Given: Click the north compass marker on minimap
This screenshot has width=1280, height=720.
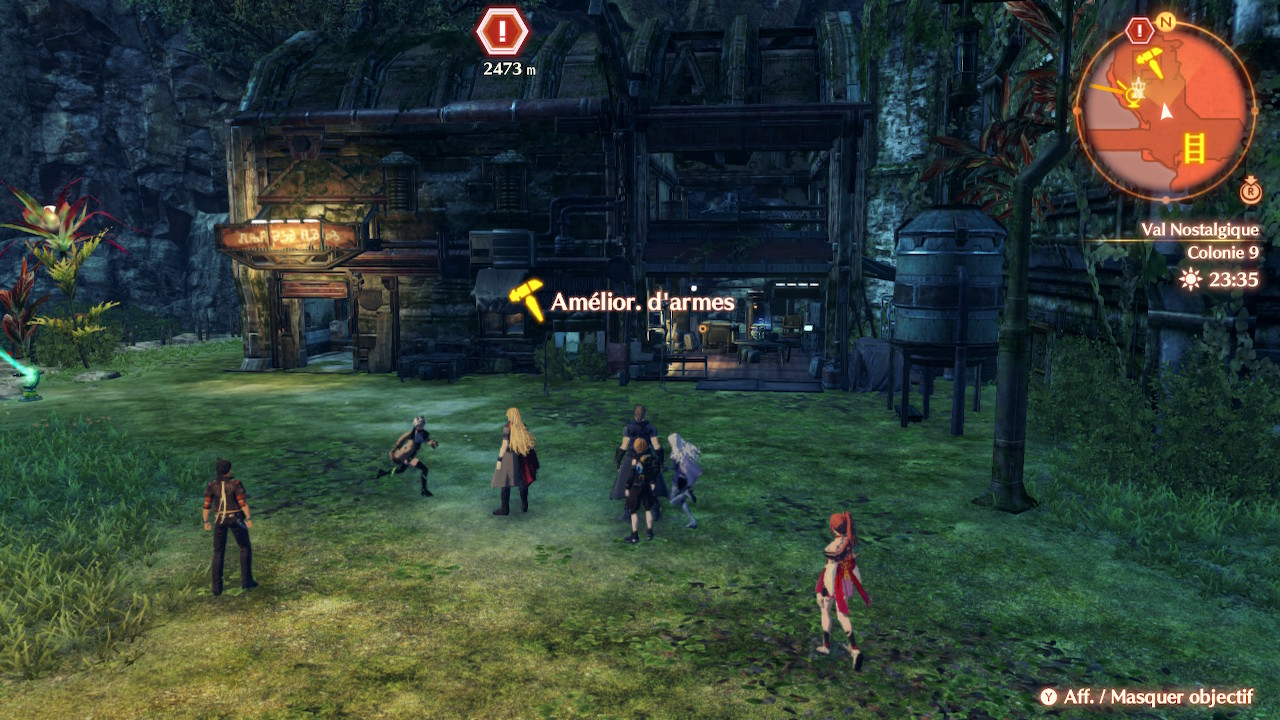Looking at the screenshot, I should (1165, 21).
